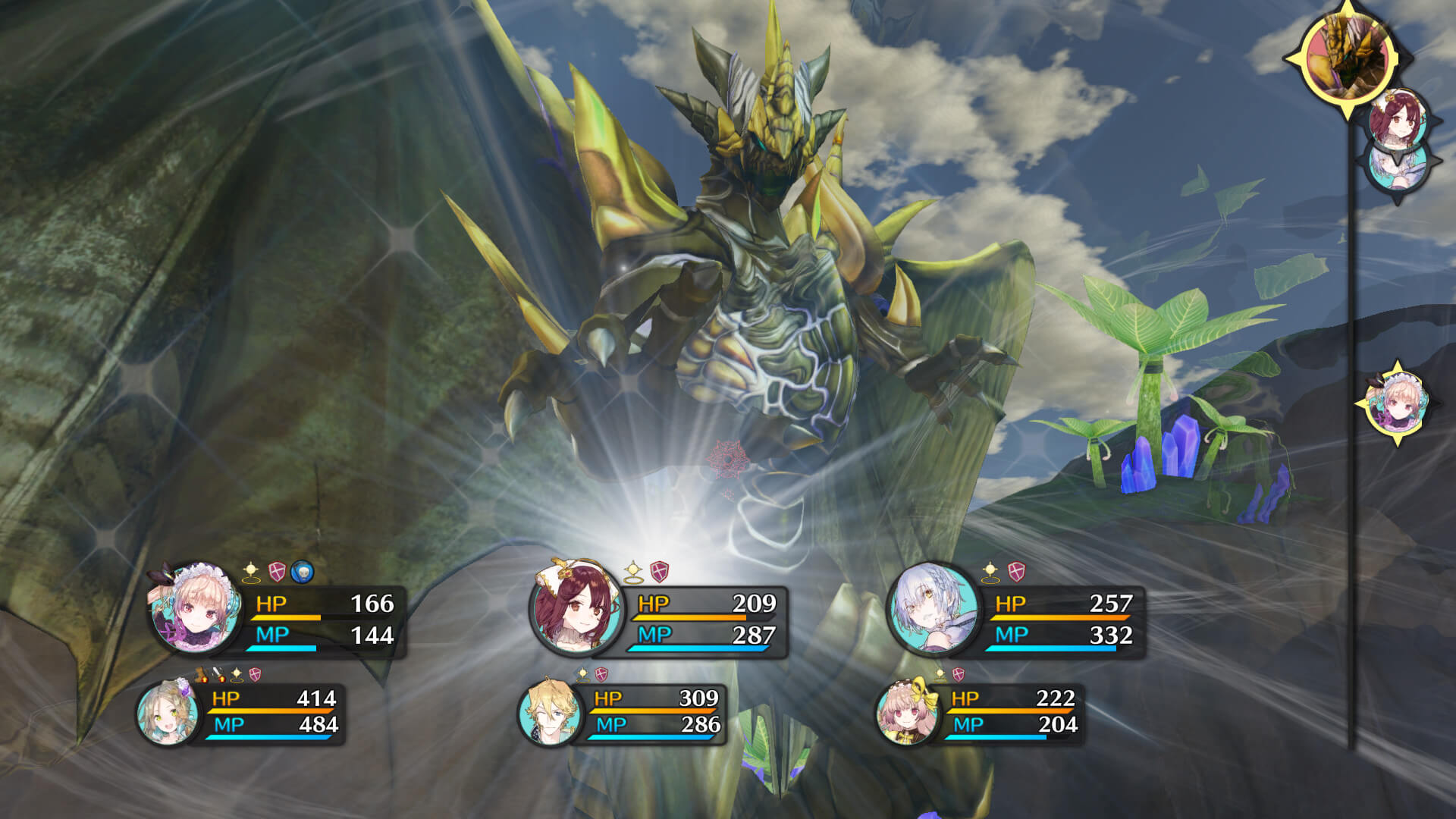Click the shield buff icon above Sophie's portrait
The height and width of the screenshot is (819, 1456).
tap(658, 571)
